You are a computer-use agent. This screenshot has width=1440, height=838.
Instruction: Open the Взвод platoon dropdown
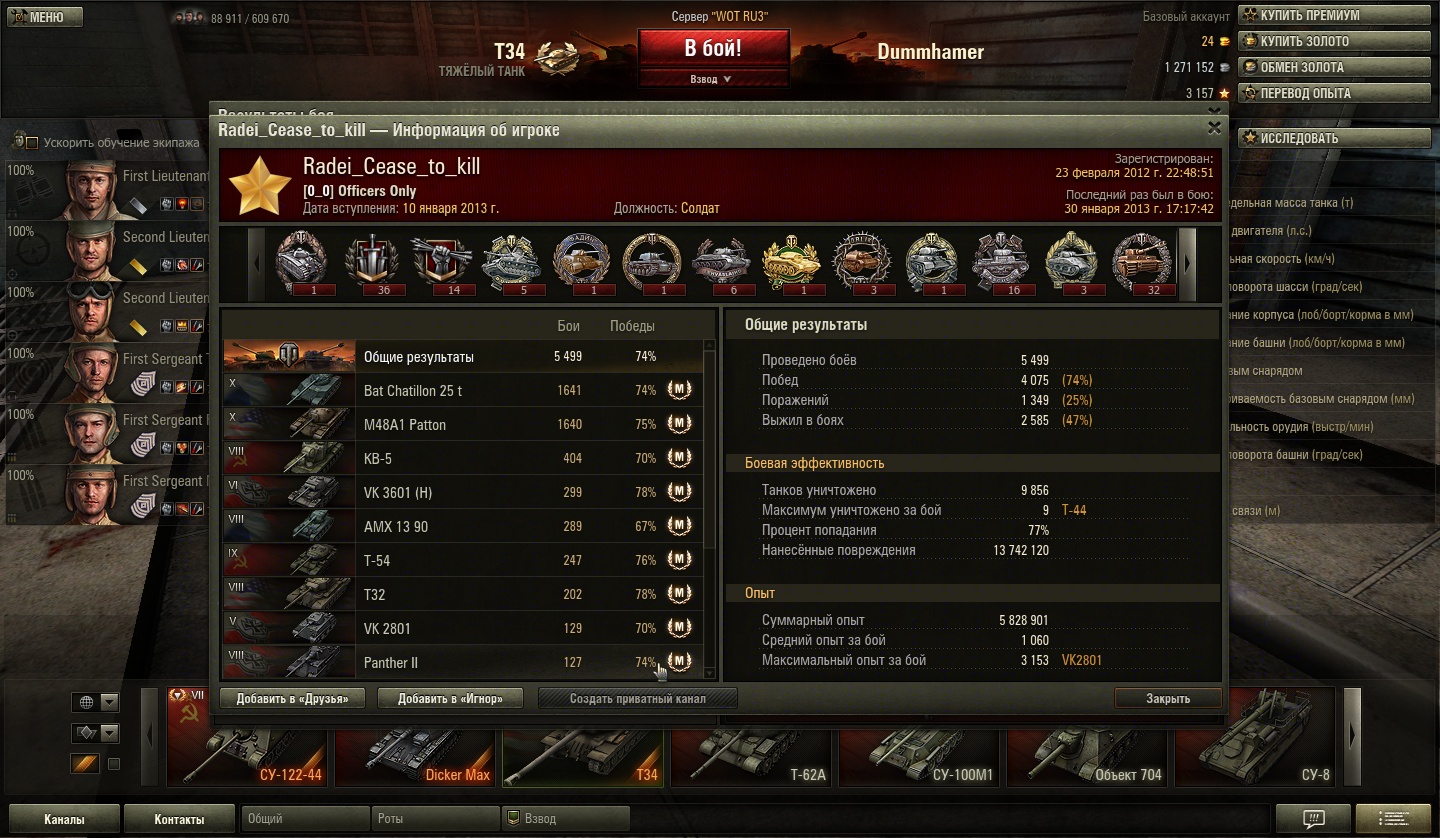[x=711, y=79]
